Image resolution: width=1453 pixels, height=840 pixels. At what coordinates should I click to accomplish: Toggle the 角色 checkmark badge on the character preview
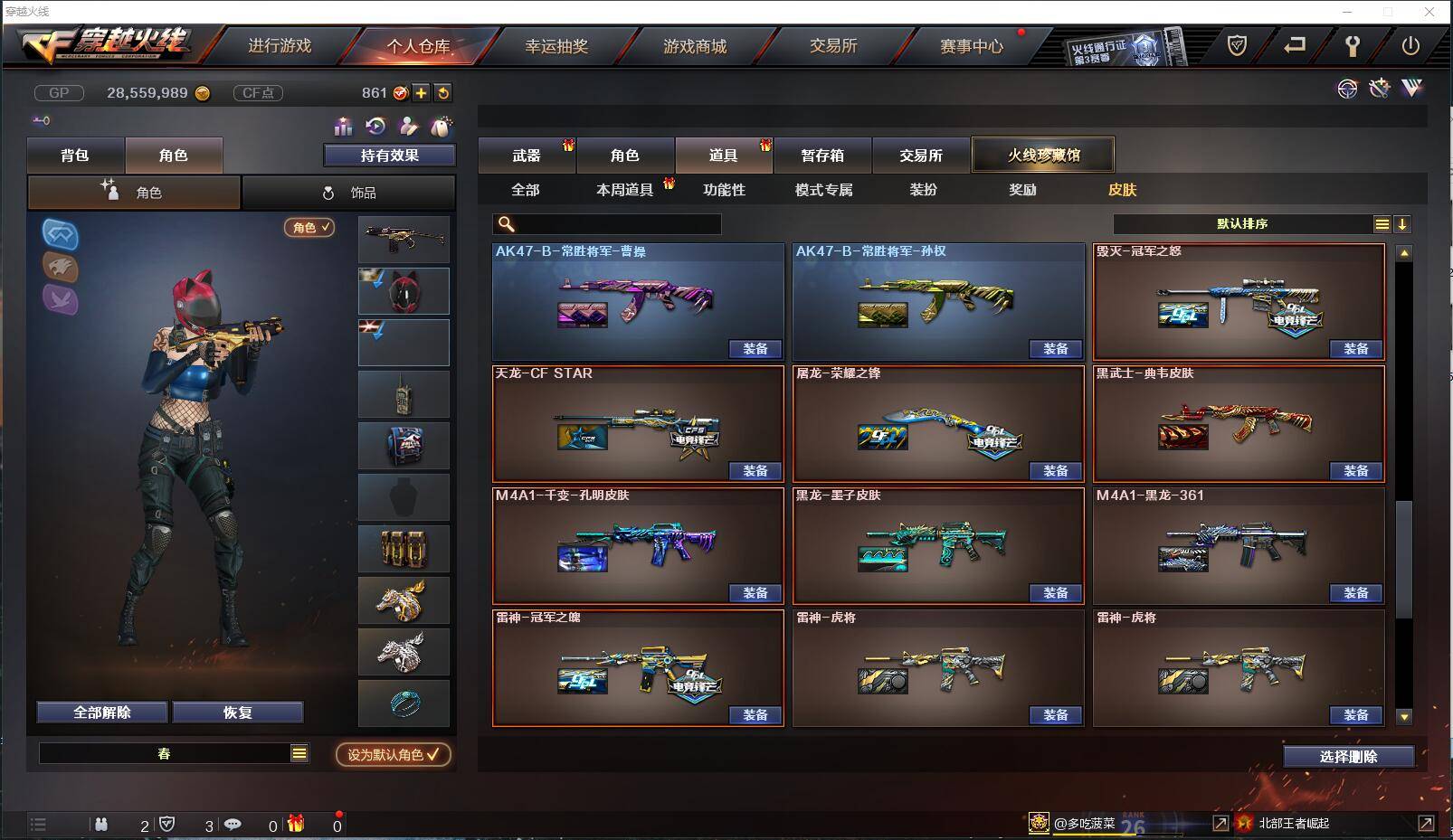click(x=309, y=229)
